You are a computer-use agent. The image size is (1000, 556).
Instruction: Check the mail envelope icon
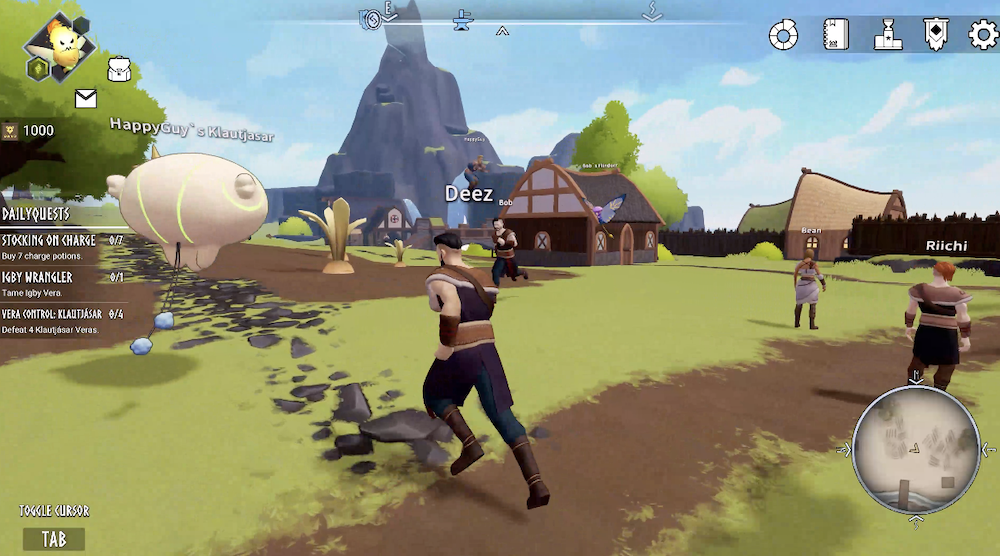coord(86,98)
